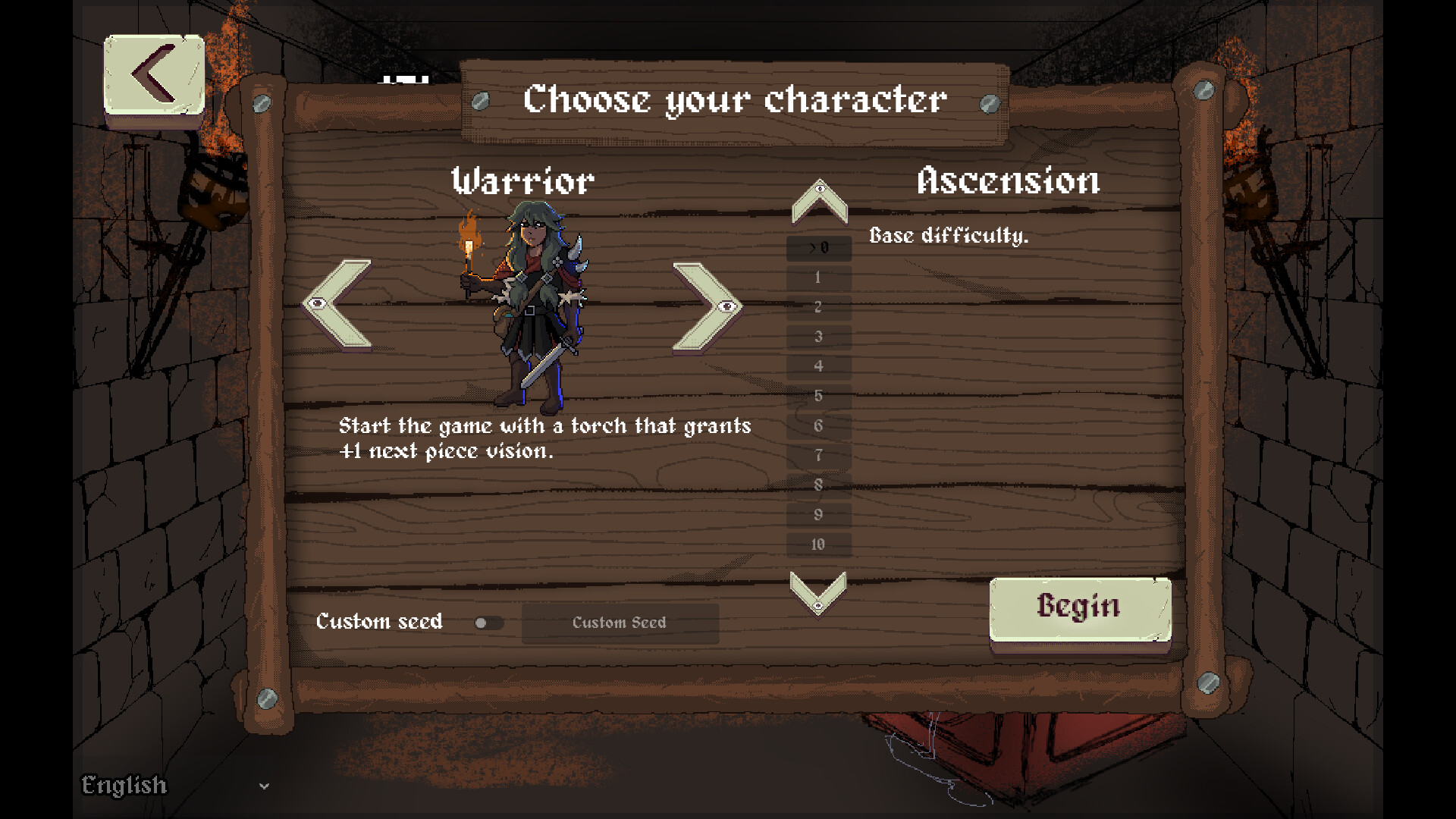1456x819 pixels.
Task: Select Ascension level 3
Action: [x=818, y=336]
